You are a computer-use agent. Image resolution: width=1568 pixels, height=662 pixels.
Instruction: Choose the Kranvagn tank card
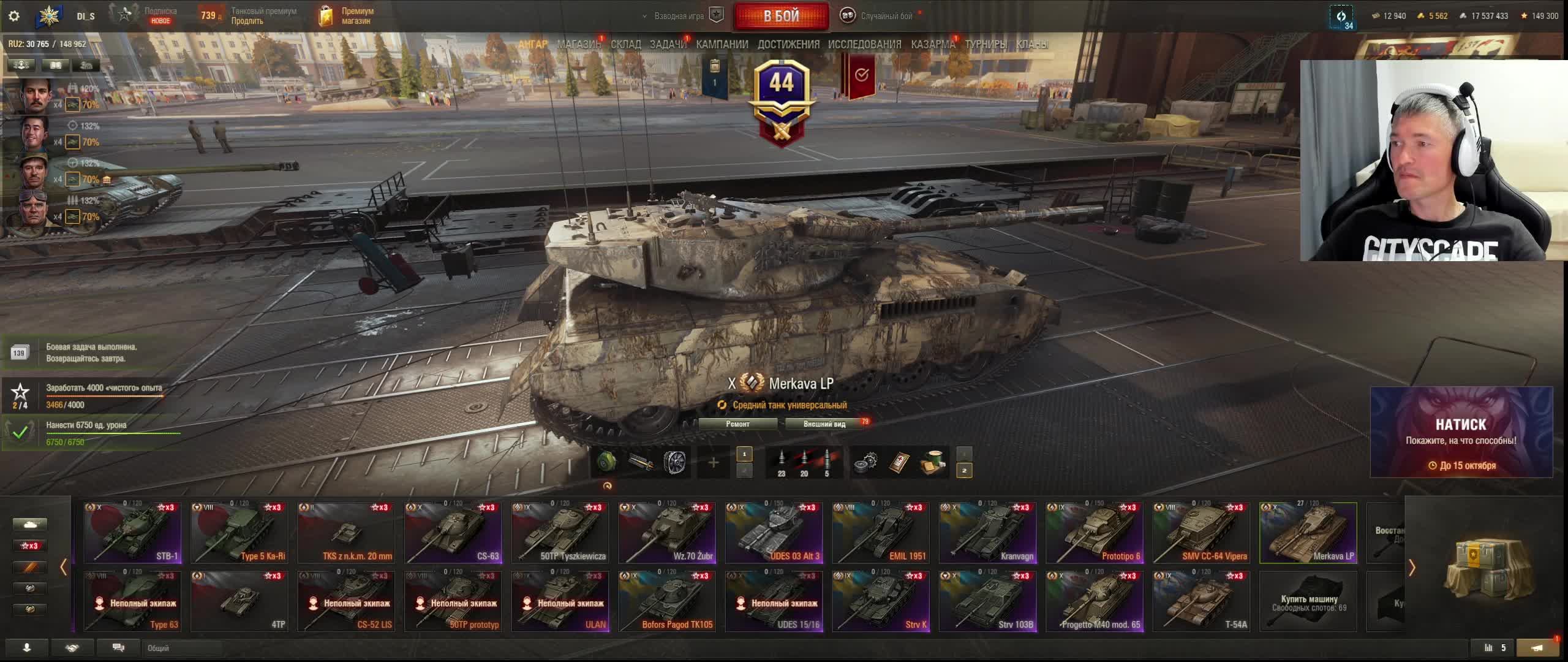point(987,533)
